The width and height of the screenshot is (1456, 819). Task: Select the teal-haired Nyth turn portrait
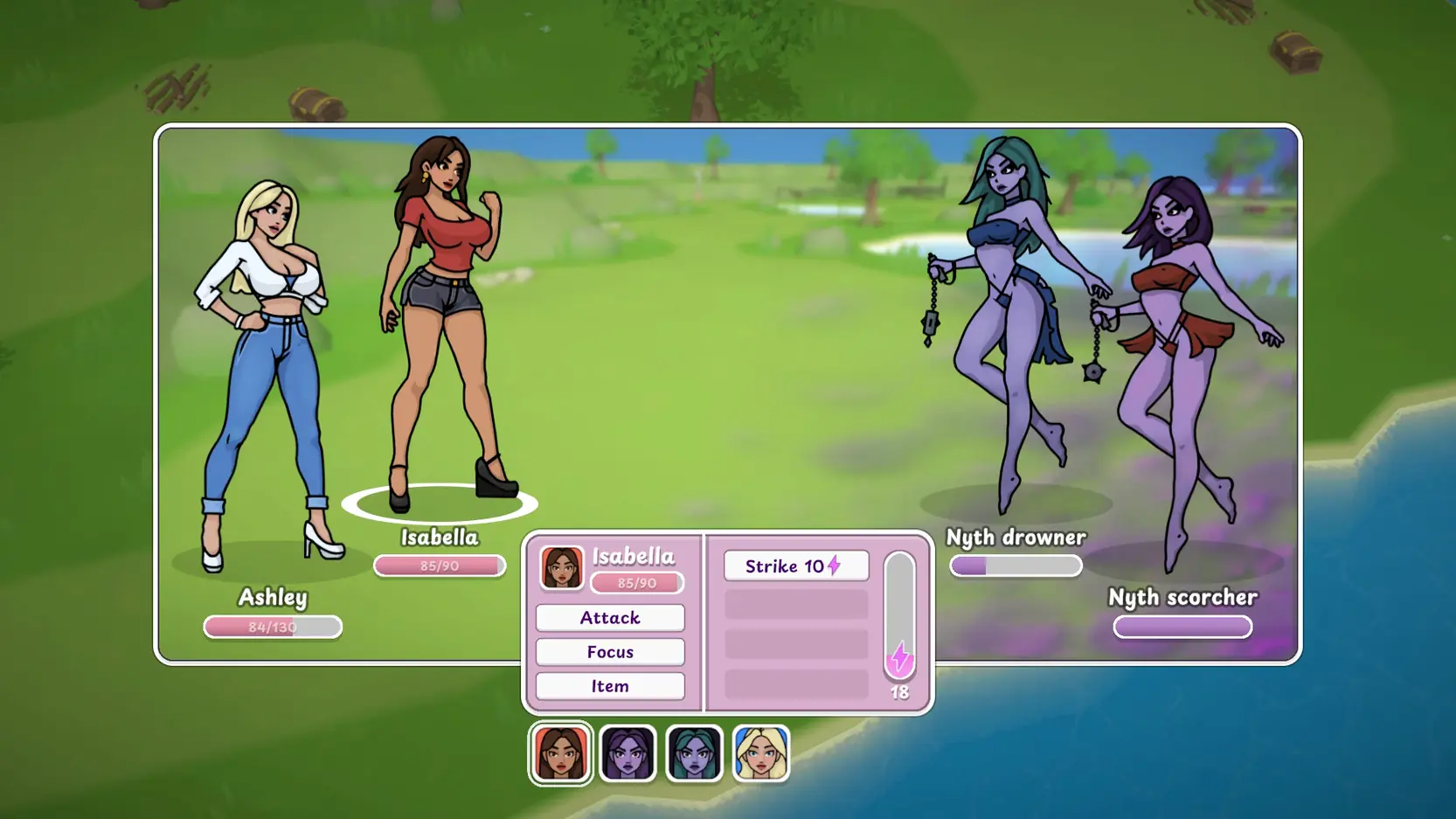(x=694, y=753)
